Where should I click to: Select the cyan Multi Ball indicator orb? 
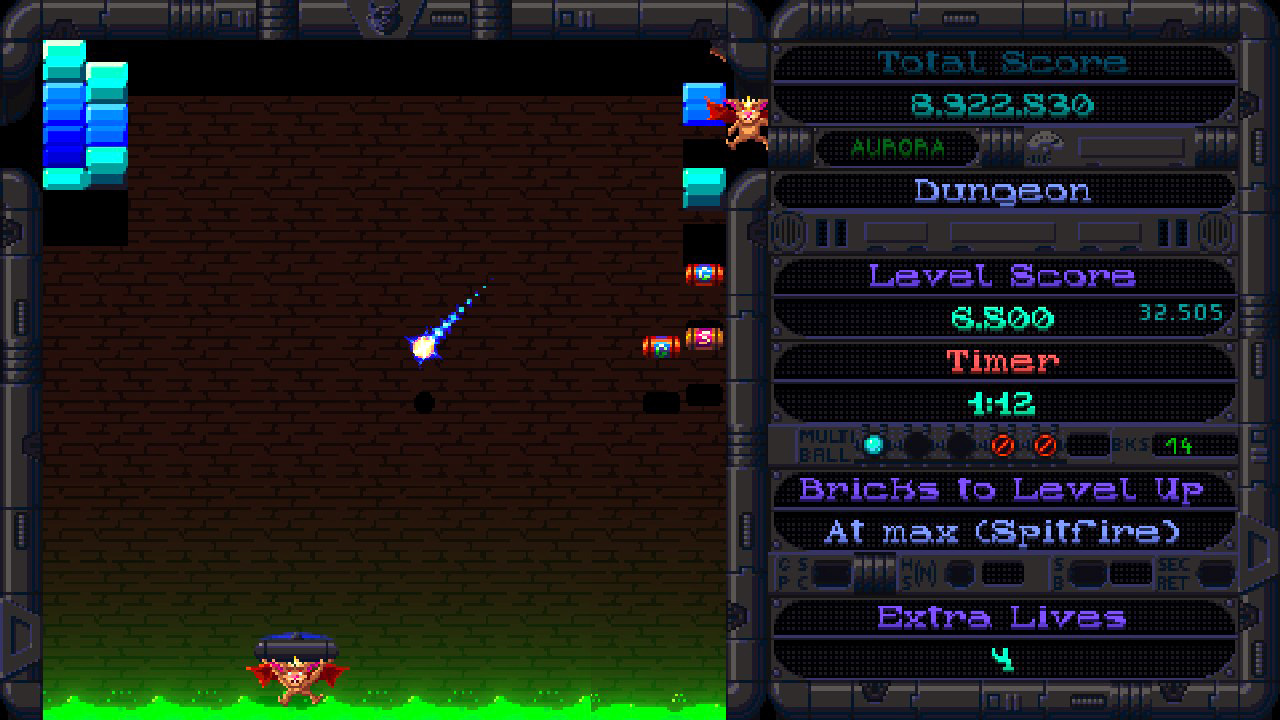871,445
